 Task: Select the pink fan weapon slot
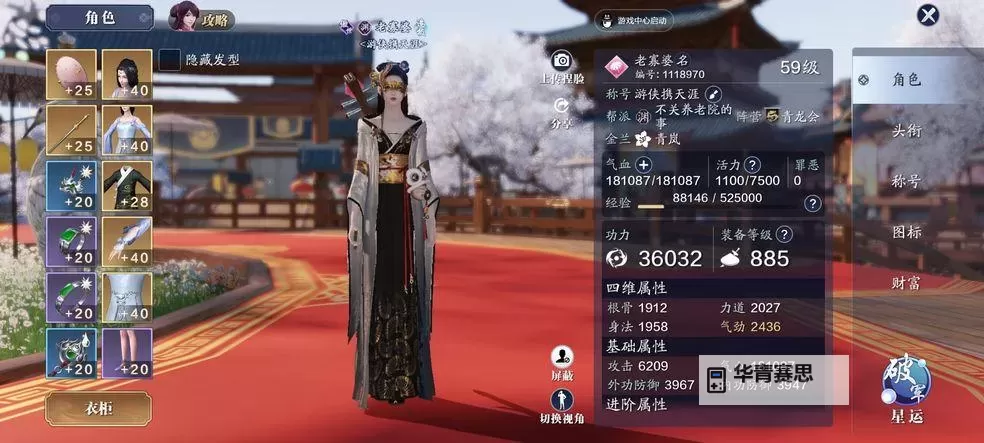point(71,75)
